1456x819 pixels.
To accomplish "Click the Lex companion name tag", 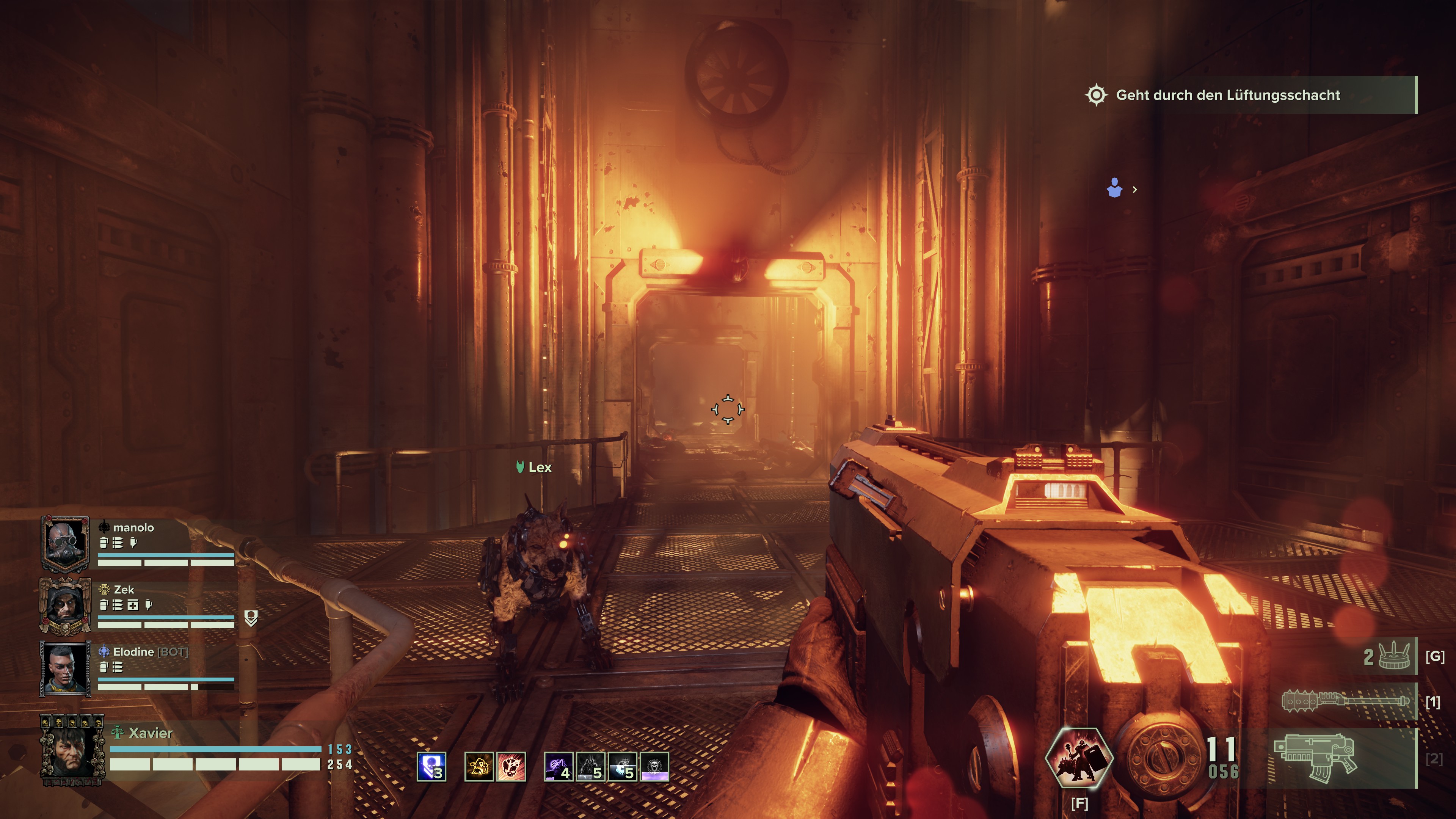I will [534, 468].
